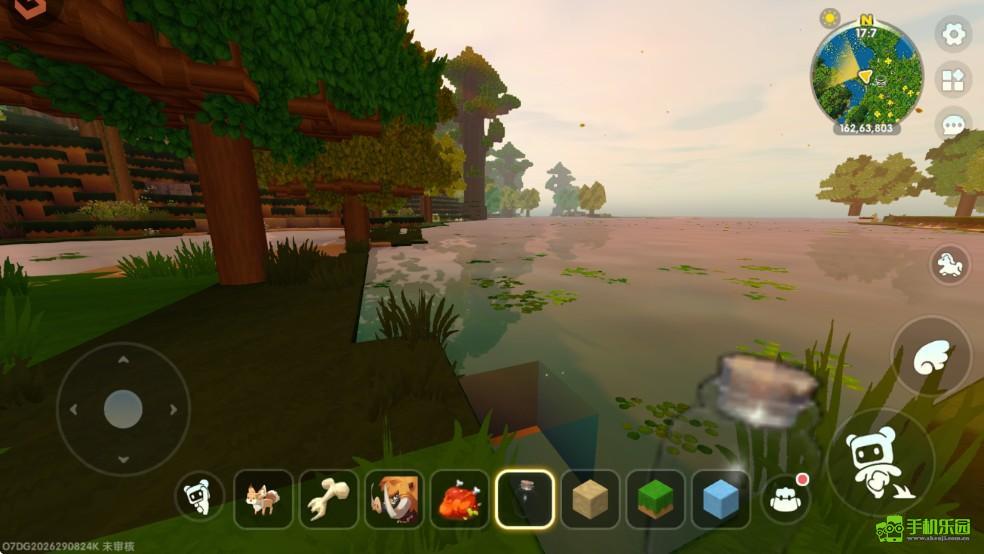Choose the sand block hotbar slot
This screenshot has width=984, height=554.
coord(590,498)
